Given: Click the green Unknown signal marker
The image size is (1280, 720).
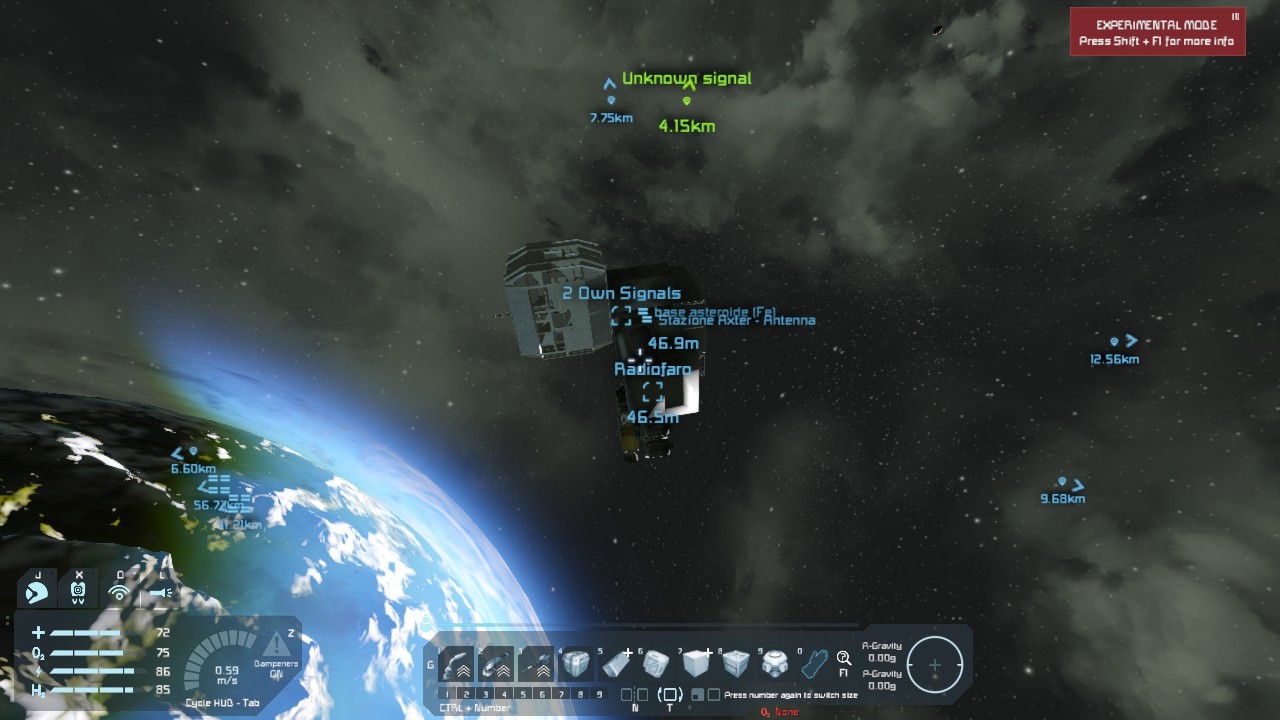Looking at the screenshot, I should pyautogui.click(x=687, y=100).
